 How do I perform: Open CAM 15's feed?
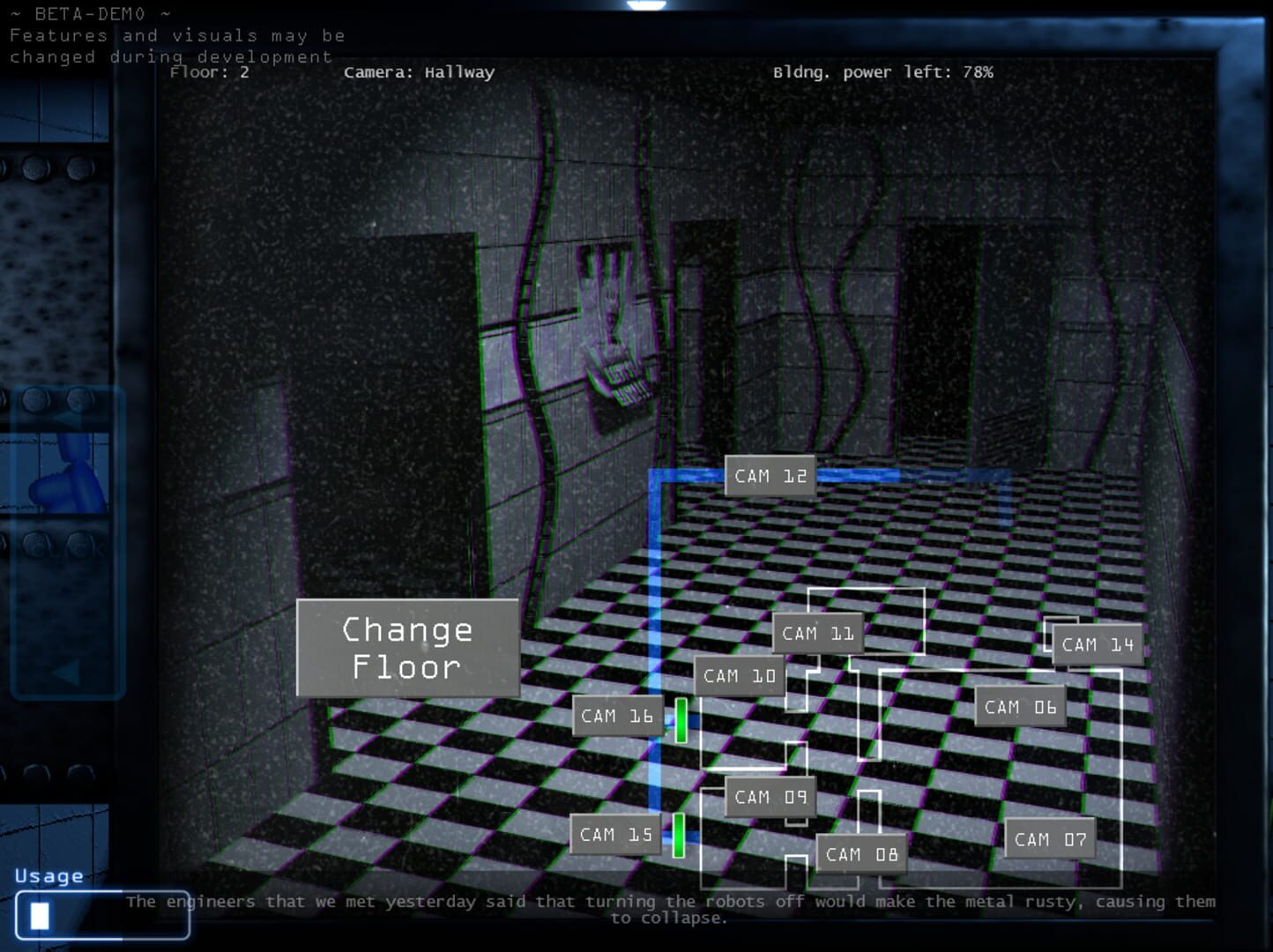614,834
